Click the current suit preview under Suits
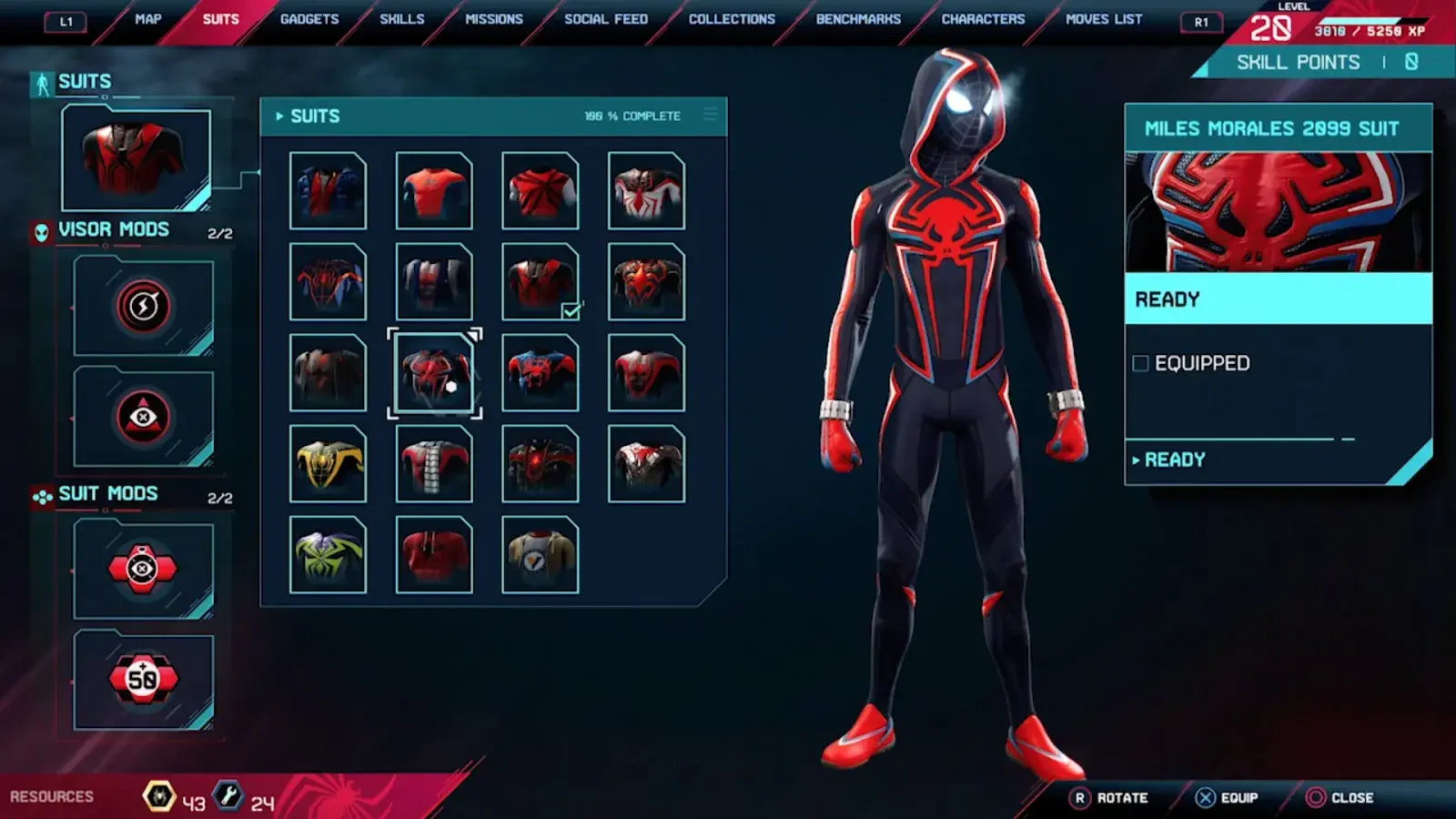Image resolution: width=1456 pixels, height=819 pixels. tap(136, 158)
